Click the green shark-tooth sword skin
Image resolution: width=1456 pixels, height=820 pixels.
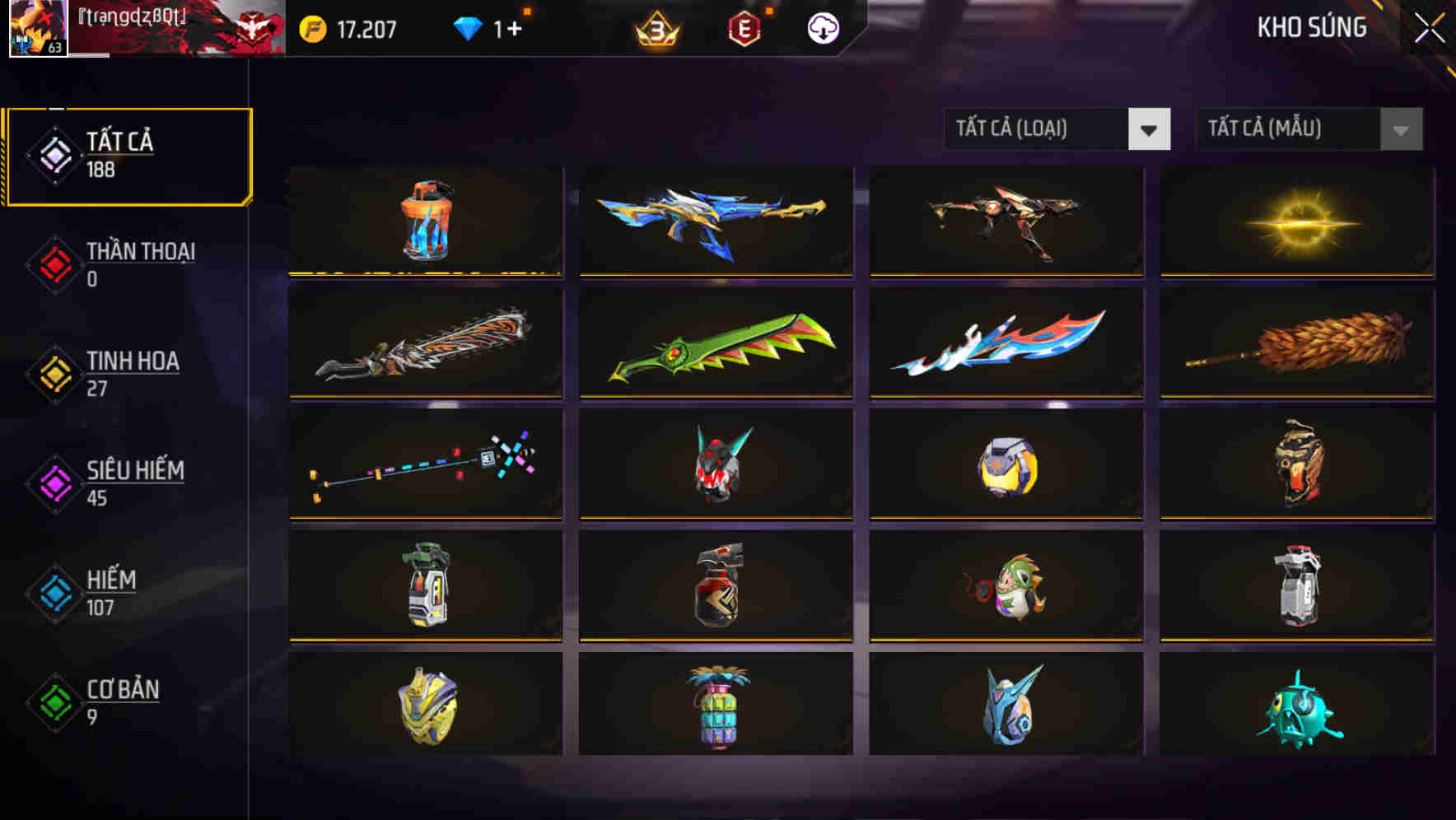[716, 343]
